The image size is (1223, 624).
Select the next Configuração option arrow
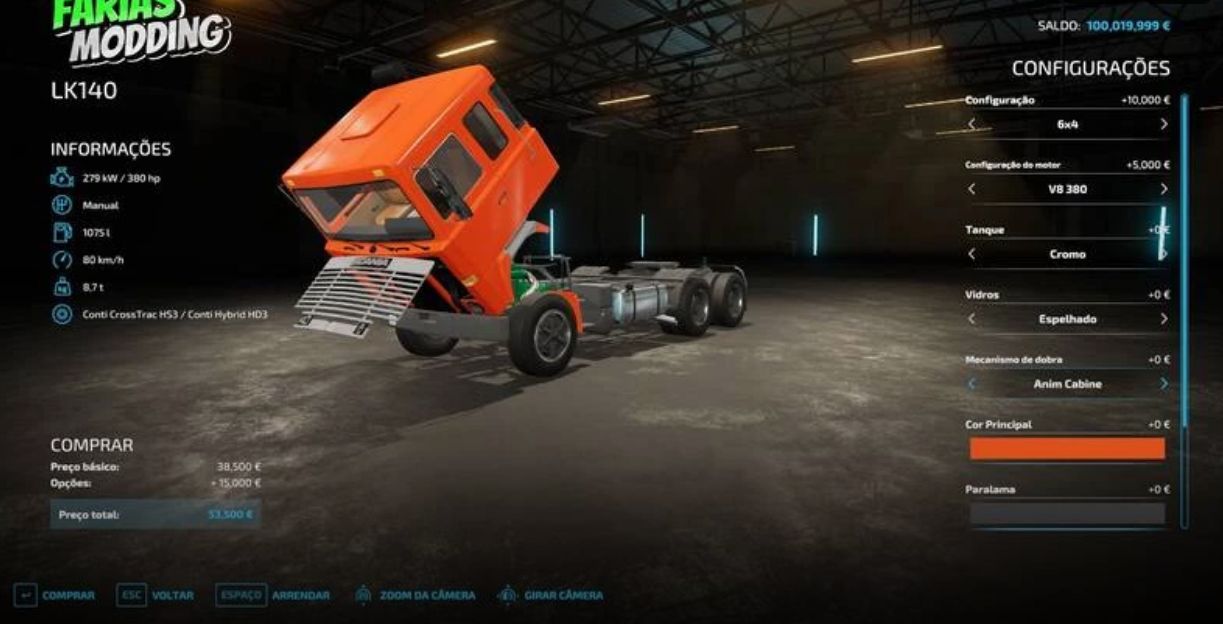pyautogui.click(x=1163, y=125)
